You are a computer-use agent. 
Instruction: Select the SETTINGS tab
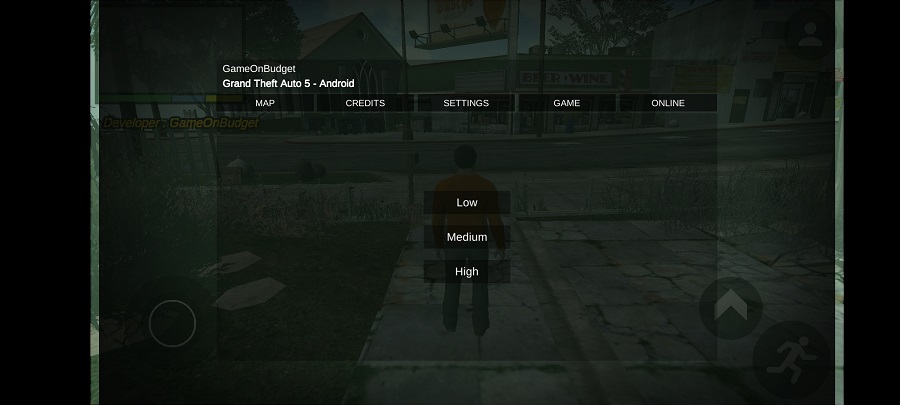point(466,103)
